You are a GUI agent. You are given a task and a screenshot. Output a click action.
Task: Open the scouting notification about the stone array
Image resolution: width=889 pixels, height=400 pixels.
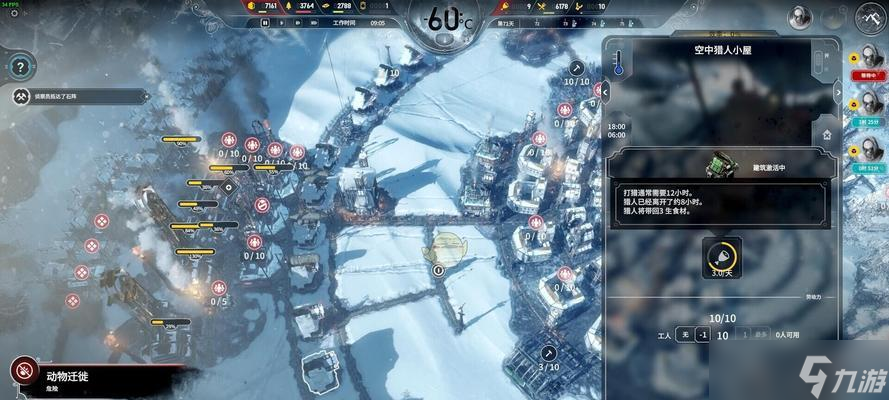62,97
